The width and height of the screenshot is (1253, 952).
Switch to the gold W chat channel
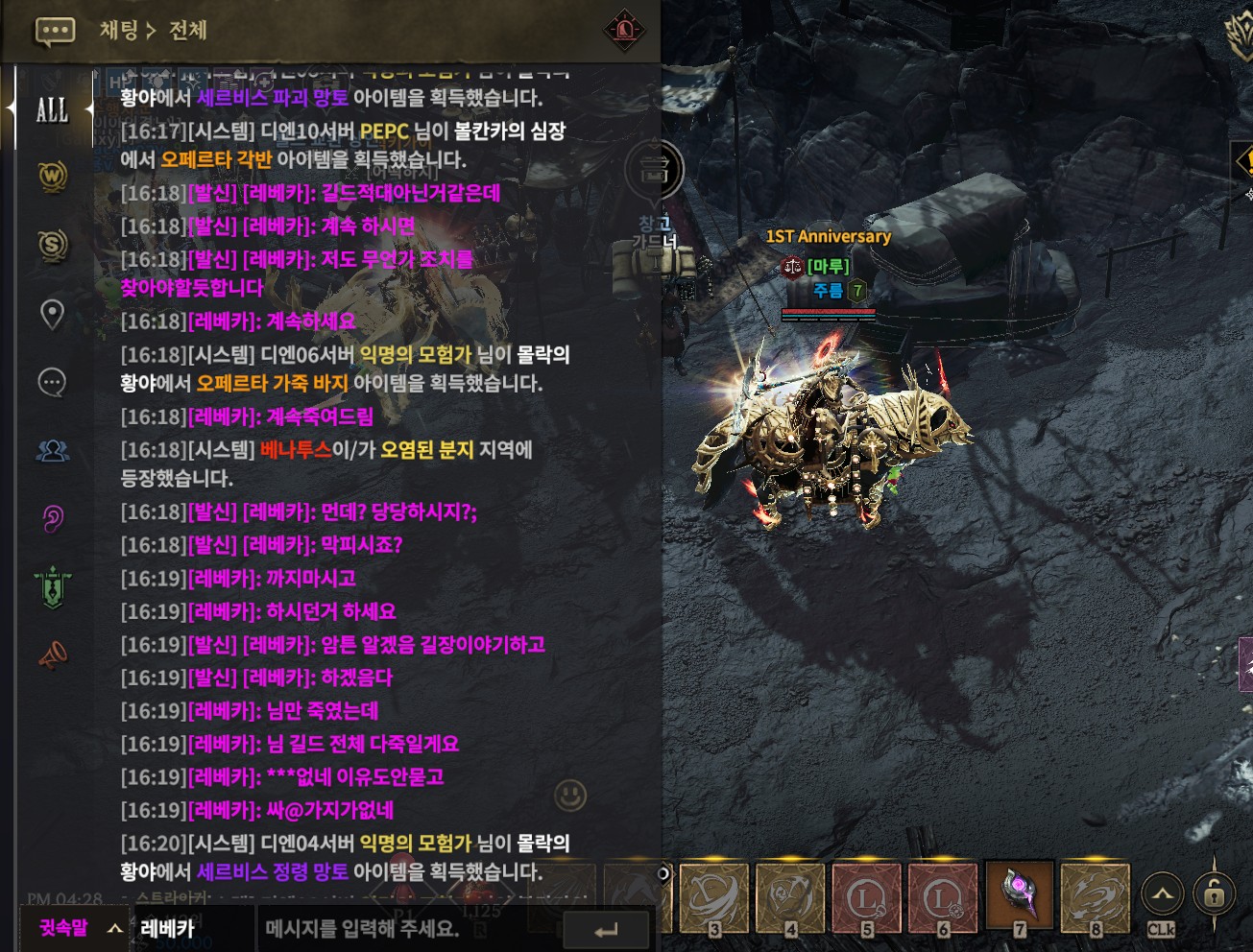53,177
